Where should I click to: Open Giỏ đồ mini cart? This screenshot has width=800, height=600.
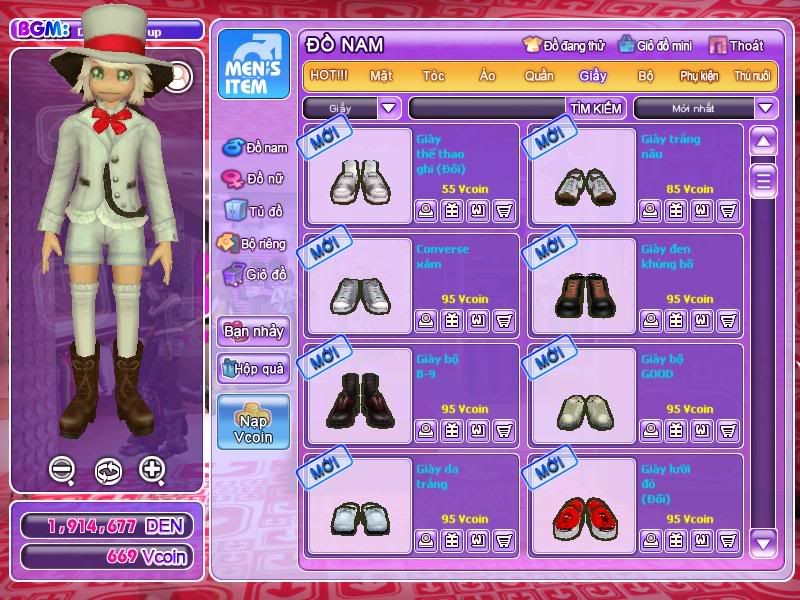(656, 45)
